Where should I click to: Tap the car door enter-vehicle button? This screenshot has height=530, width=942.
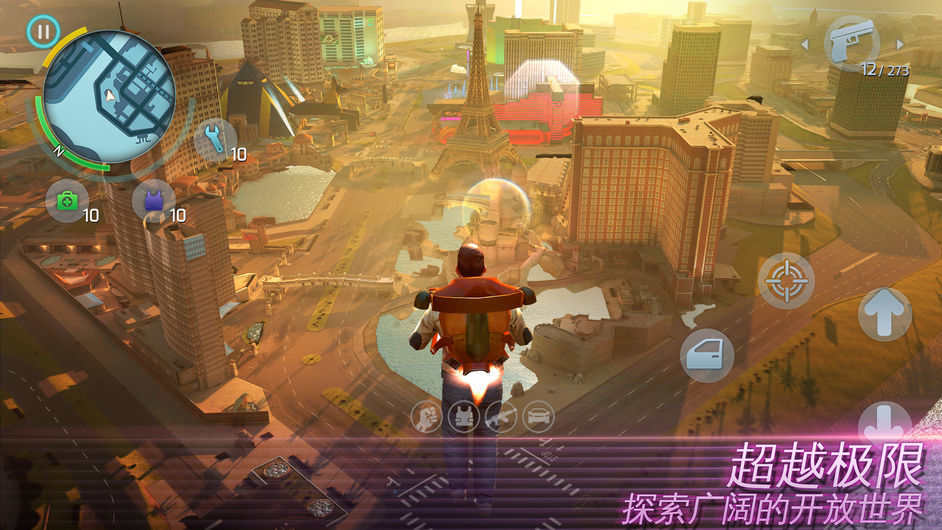pyautogui.click(x=707, y=355)
